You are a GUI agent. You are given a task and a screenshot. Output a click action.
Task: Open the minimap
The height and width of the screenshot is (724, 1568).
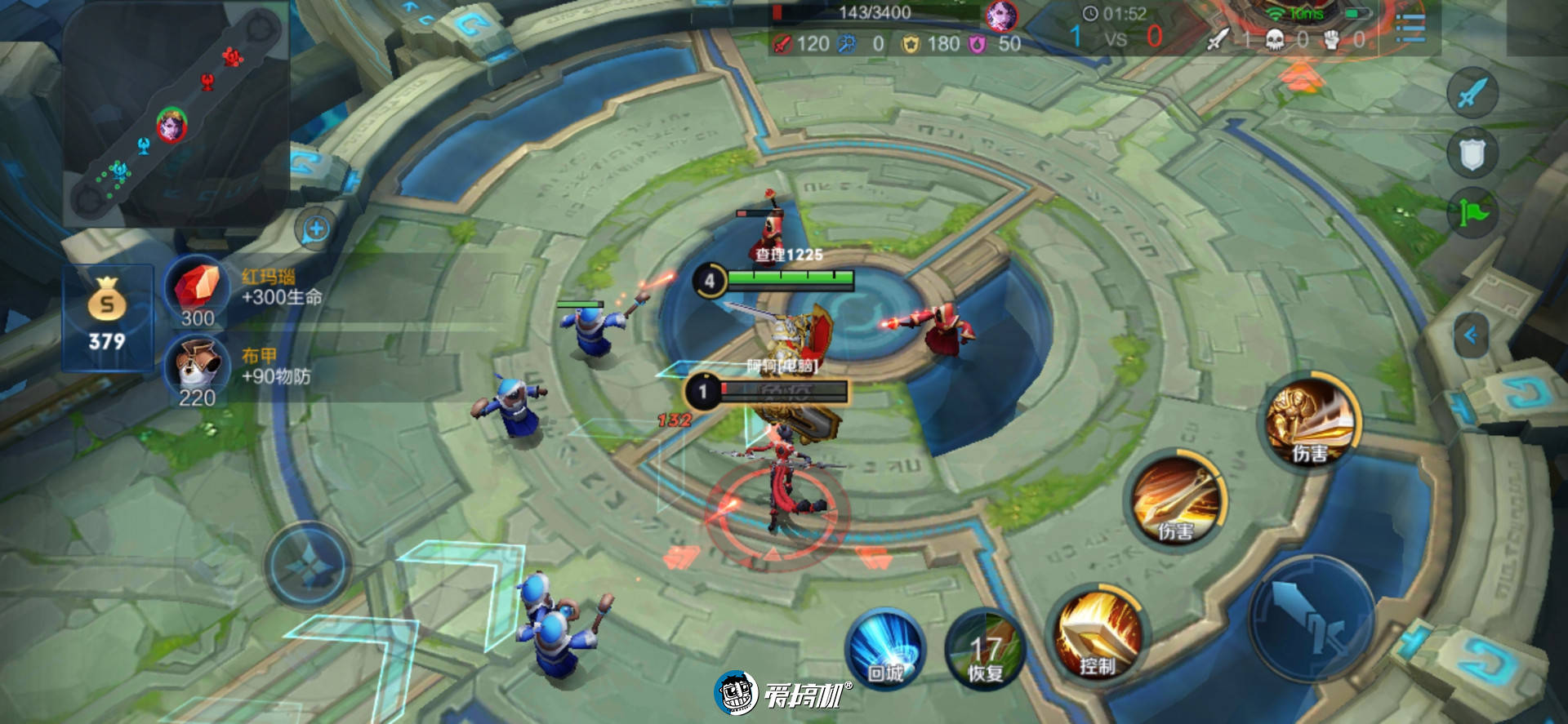click(x=176, y=114)
